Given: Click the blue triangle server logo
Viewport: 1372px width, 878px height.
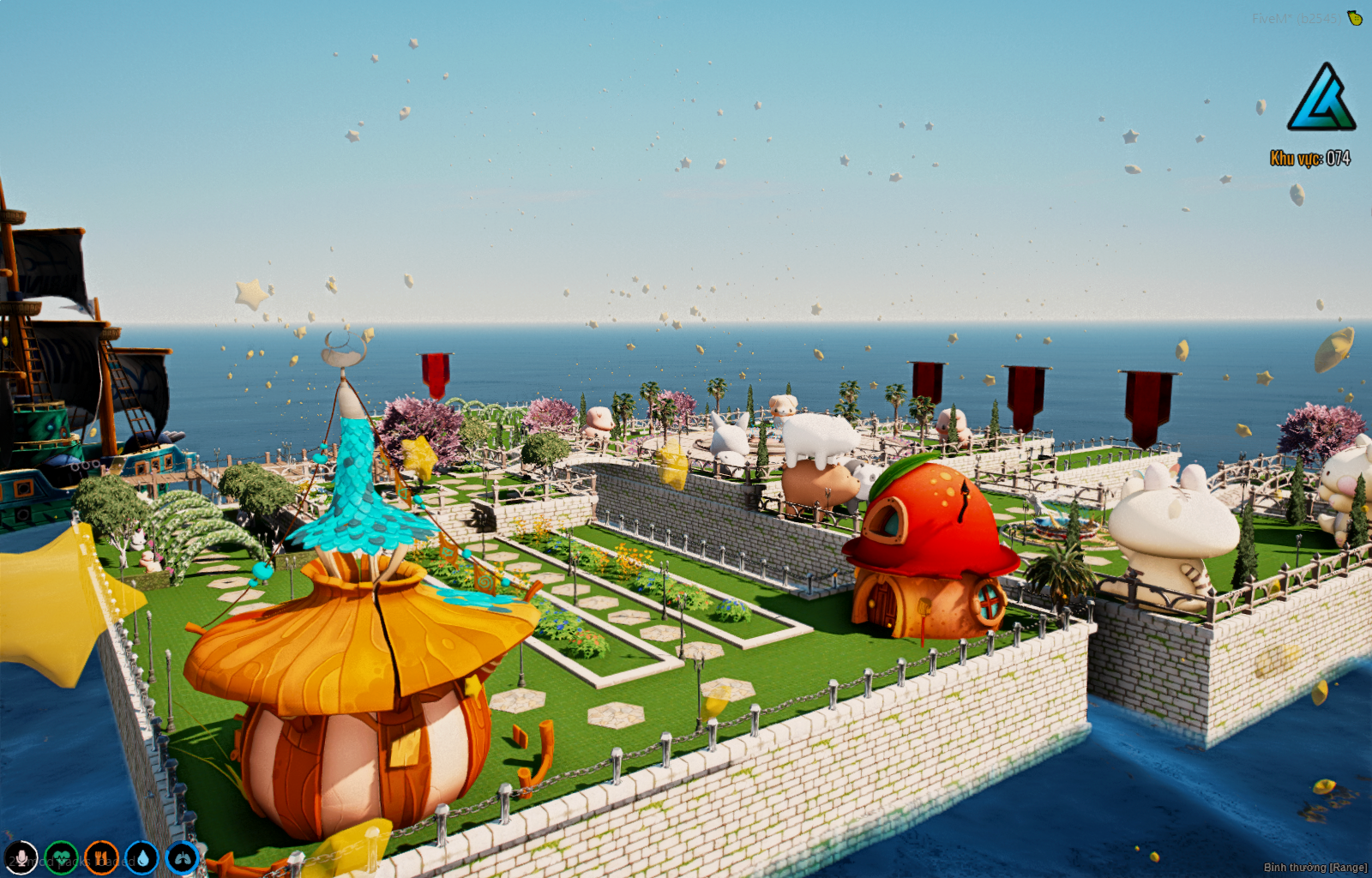Looking at the screenshot, I should tap(1321, 98).
